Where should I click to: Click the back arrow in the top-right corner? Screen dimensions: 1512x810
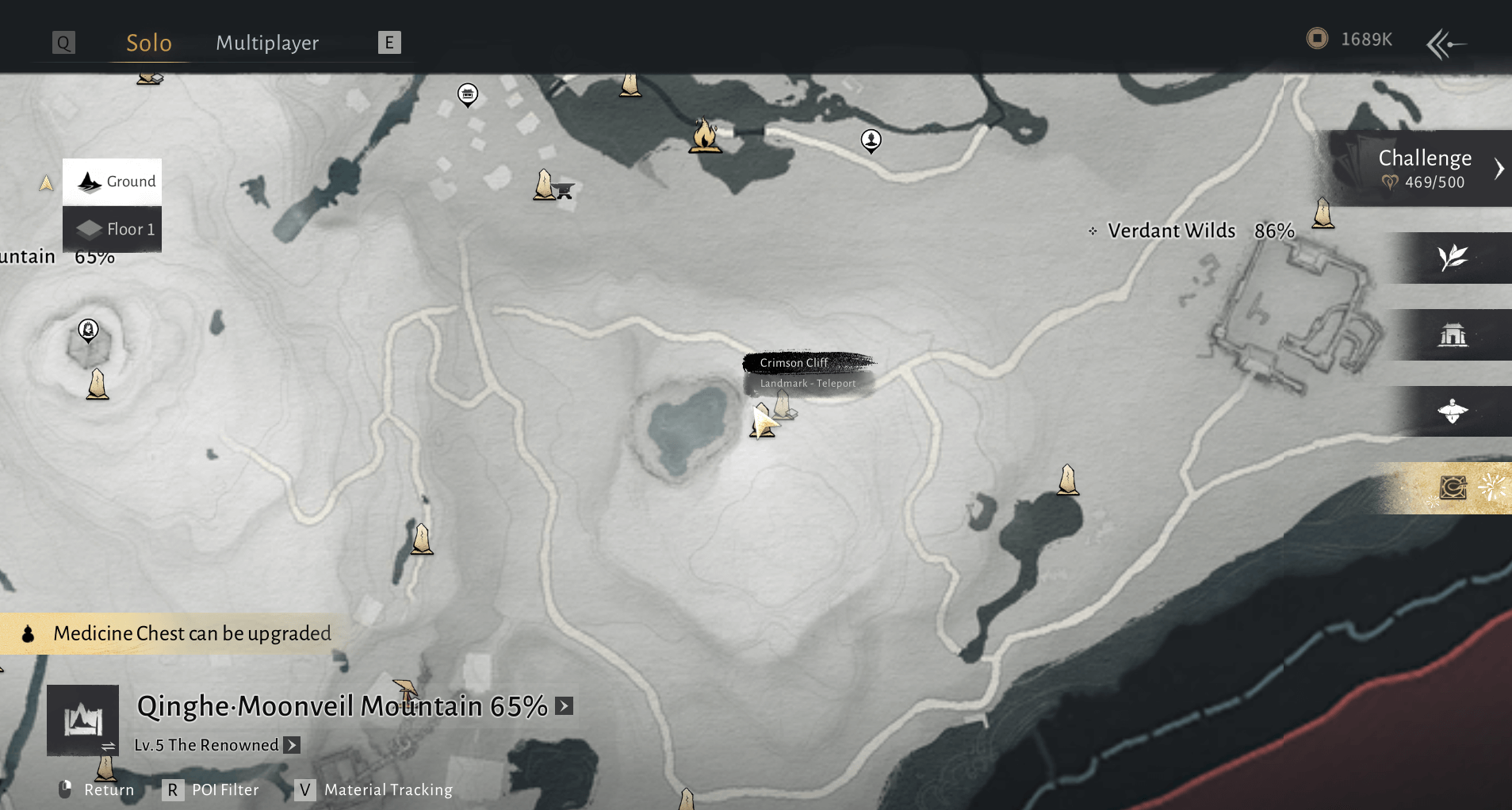(1446, 44)
